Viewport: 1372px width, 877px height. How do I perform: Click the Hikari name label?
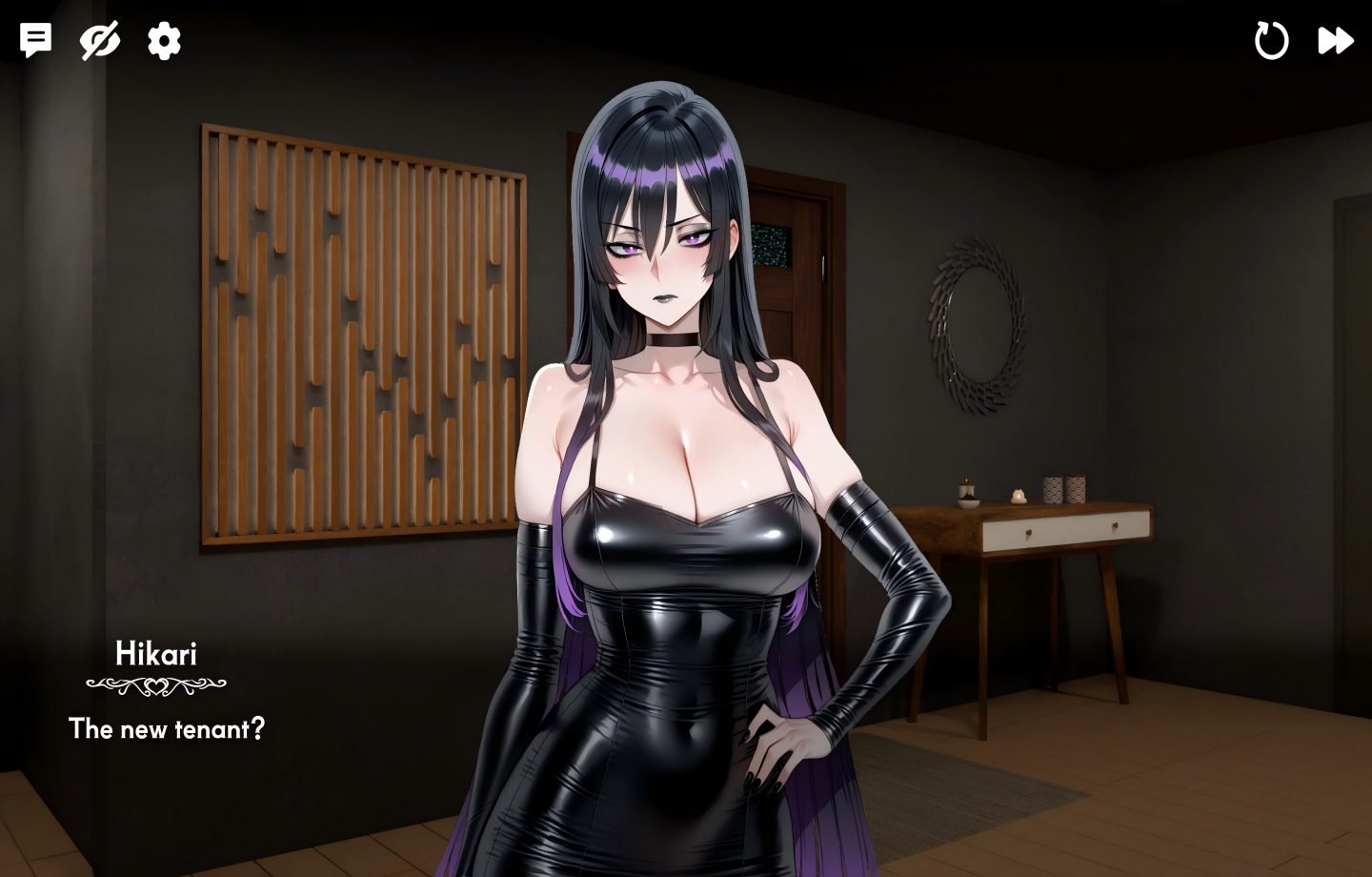[x=158, y=653]
